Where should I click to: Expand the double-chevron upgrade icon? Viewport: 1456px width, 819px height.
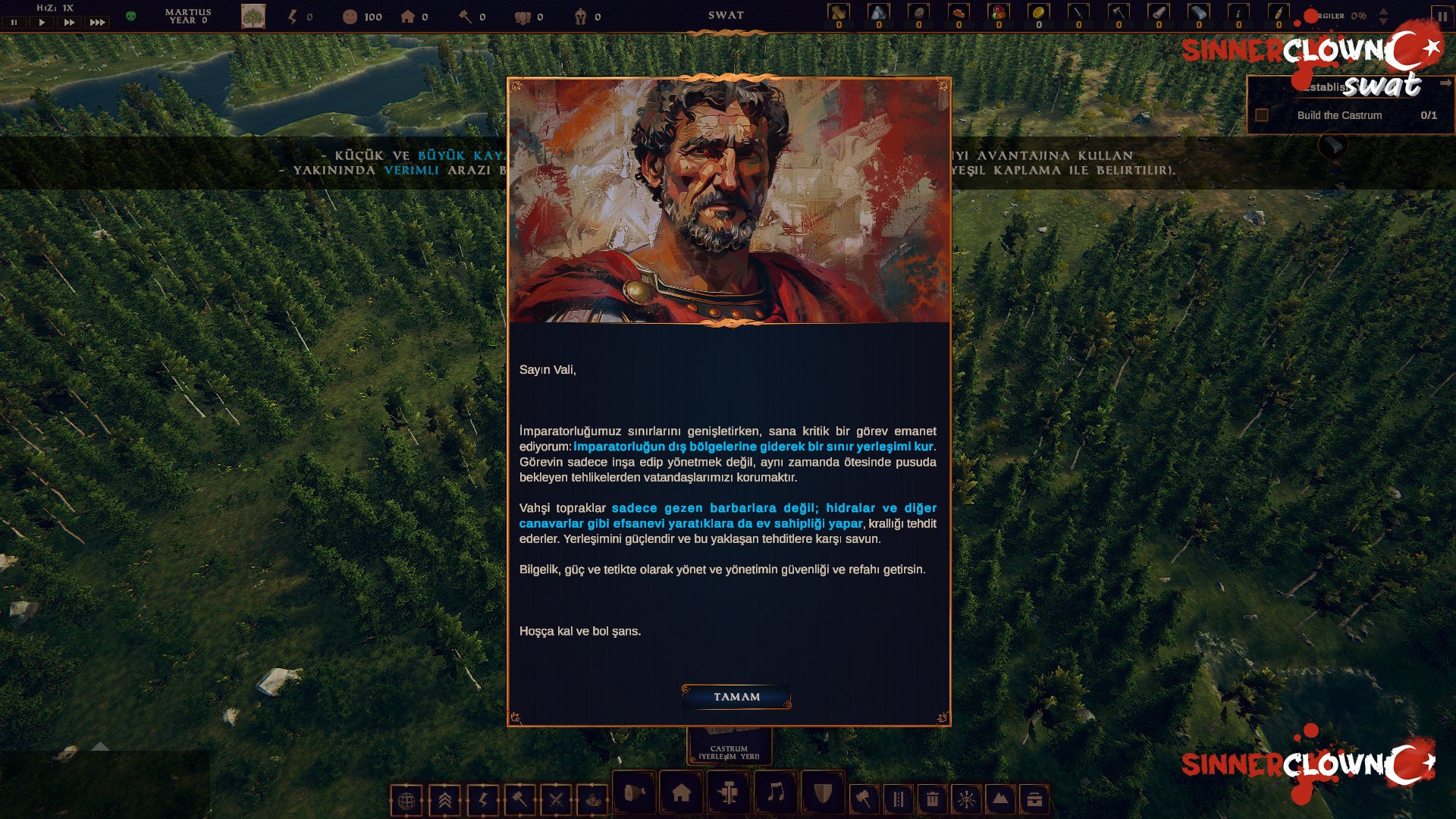click(443, 798)
